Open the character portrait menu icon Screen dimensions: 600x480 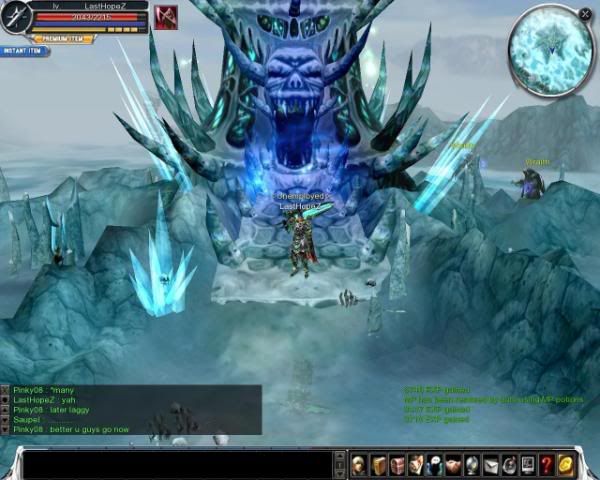click(x=359, y=464)
